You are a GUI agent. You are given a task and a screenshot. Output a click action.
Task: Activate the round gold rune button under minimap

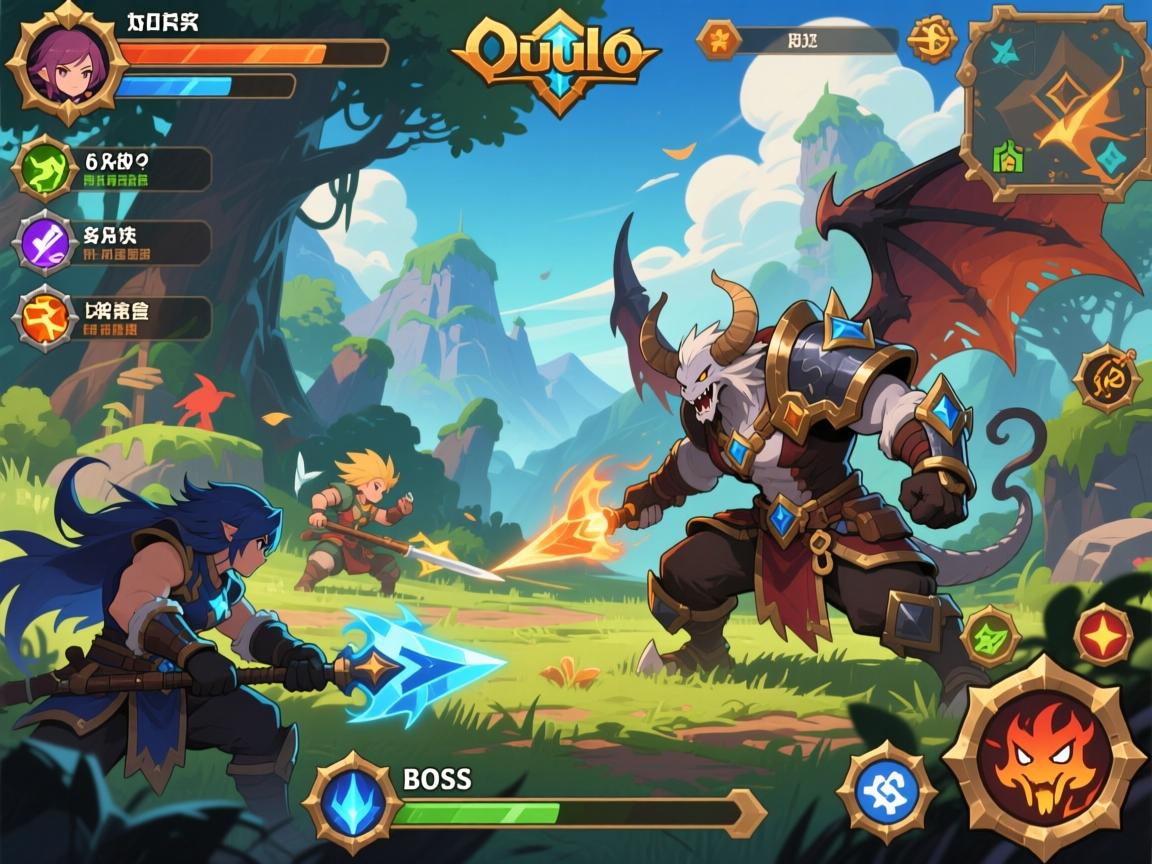(1106, 378)
